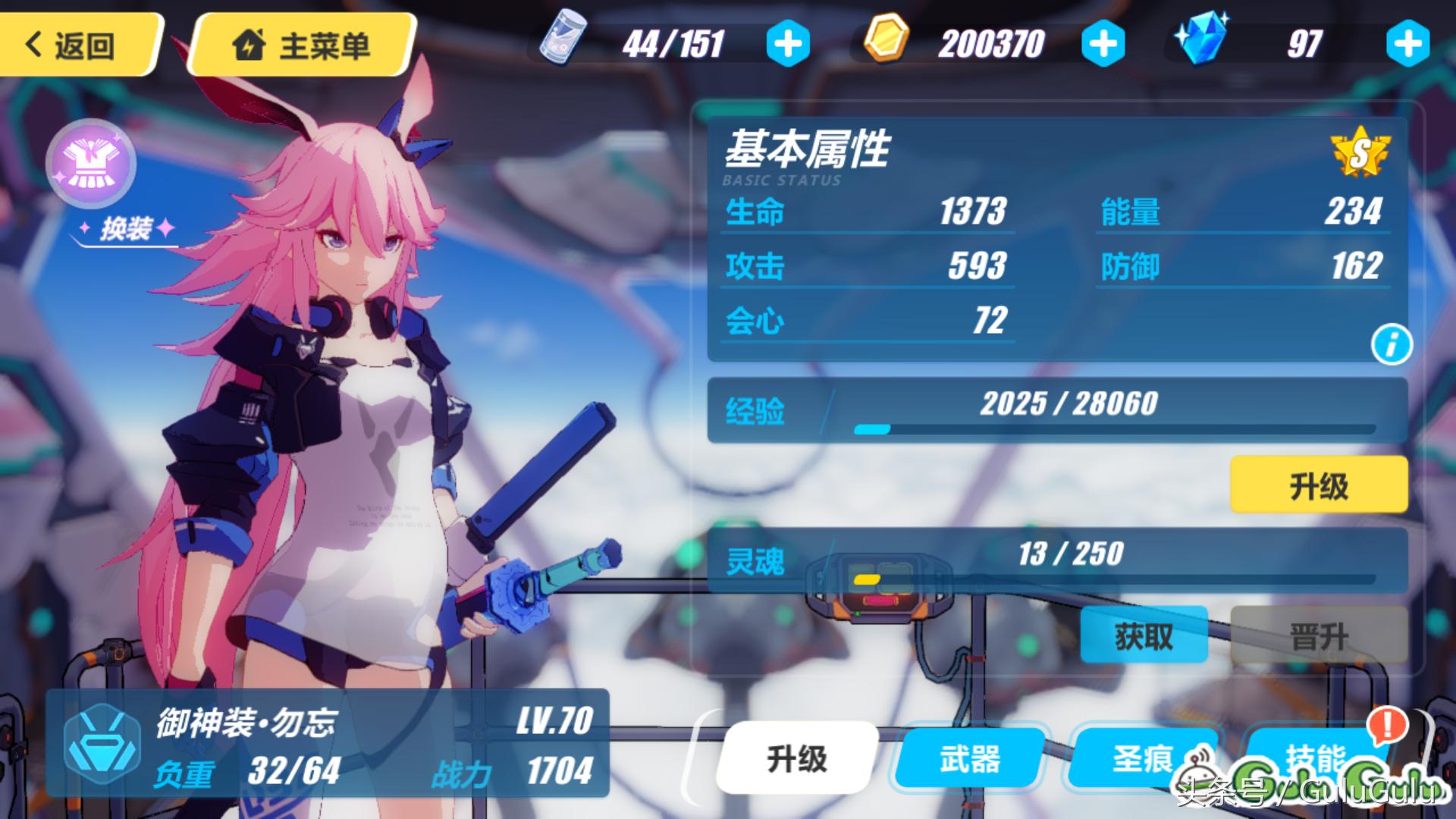Open the 技能 skills tab

tap(1315, 756)
